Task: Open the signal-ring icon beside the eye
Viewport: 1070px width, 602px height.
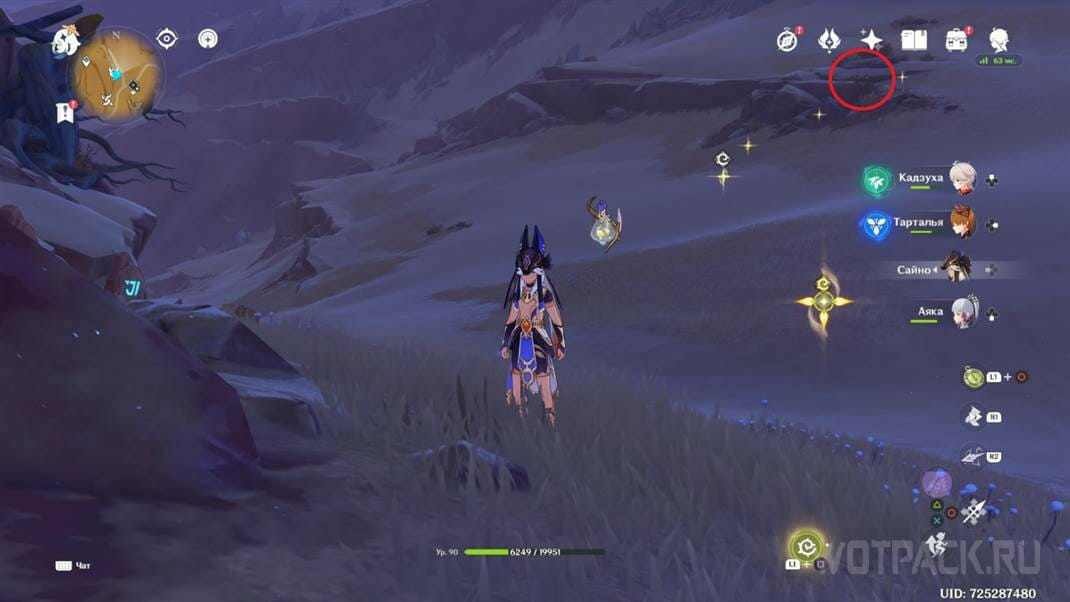Action: point(208,39)
